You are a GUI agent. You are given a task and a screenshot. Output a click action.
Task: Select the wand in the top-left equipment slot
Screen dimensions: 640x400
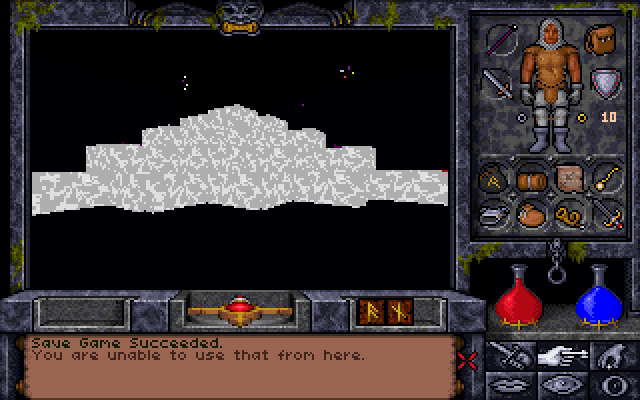click(498, 41)
